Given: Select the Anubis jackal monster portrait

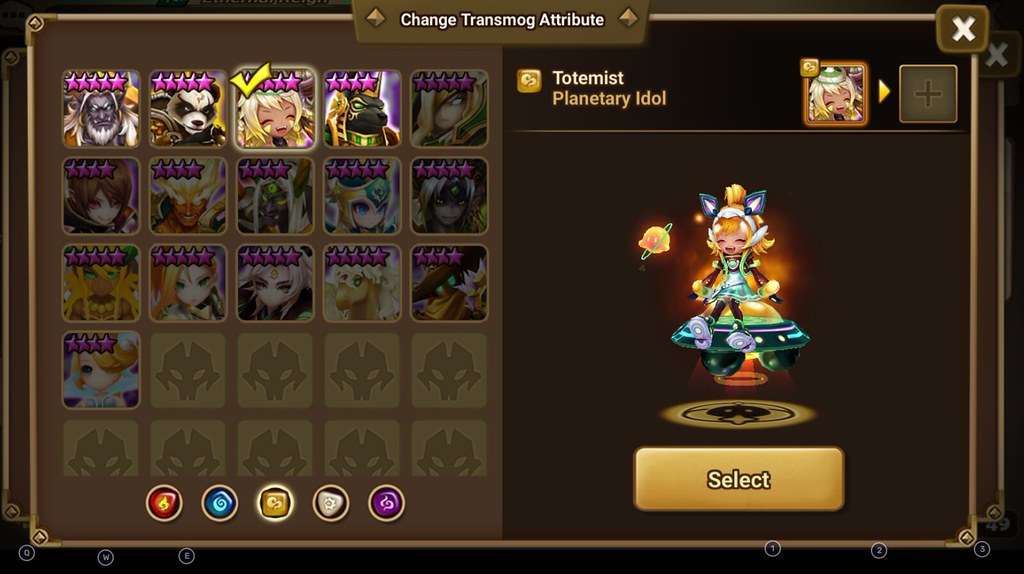Looking at the screenshot, I should (x=362, y=109).
